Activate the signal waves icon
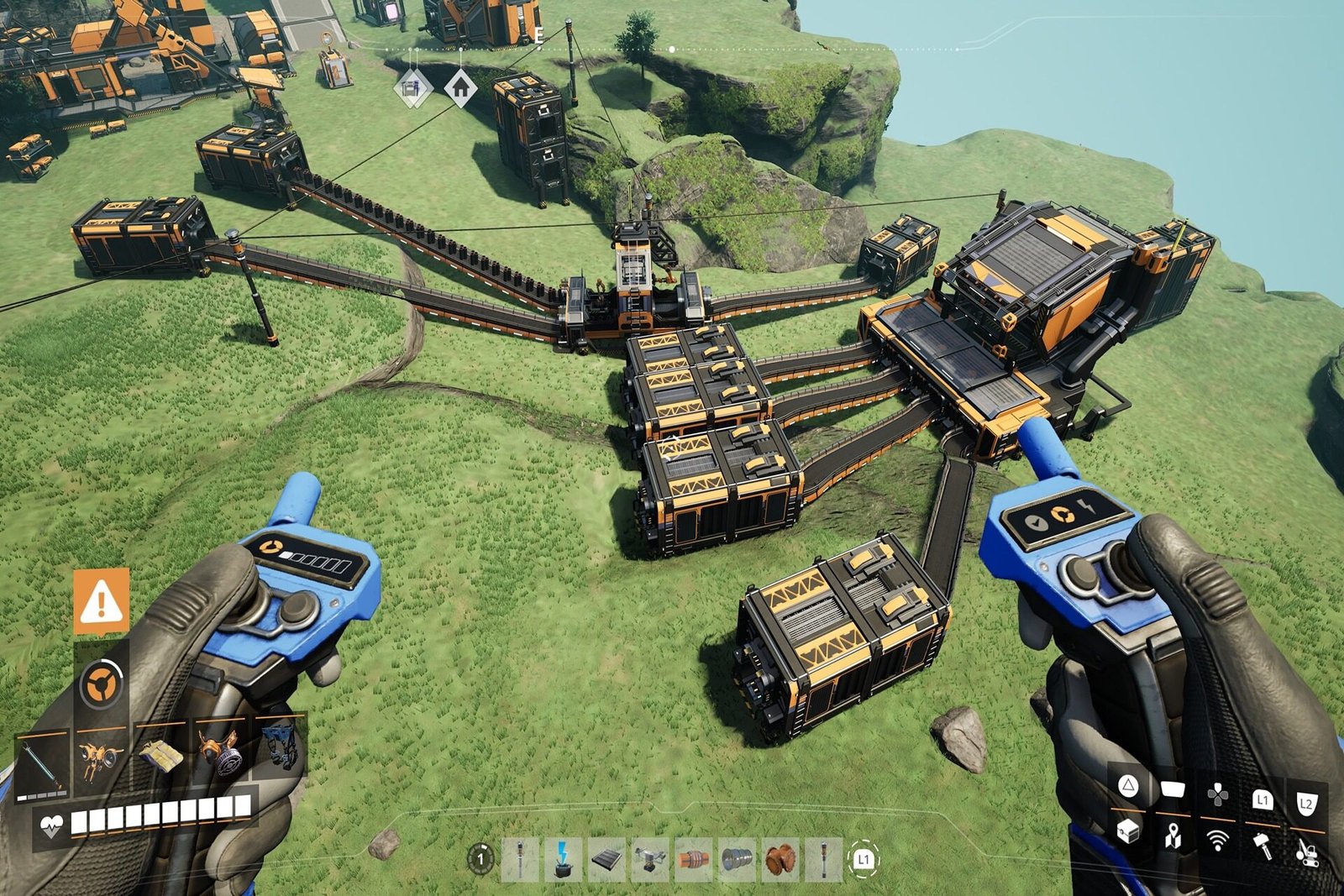 (x=1217, y=840)
